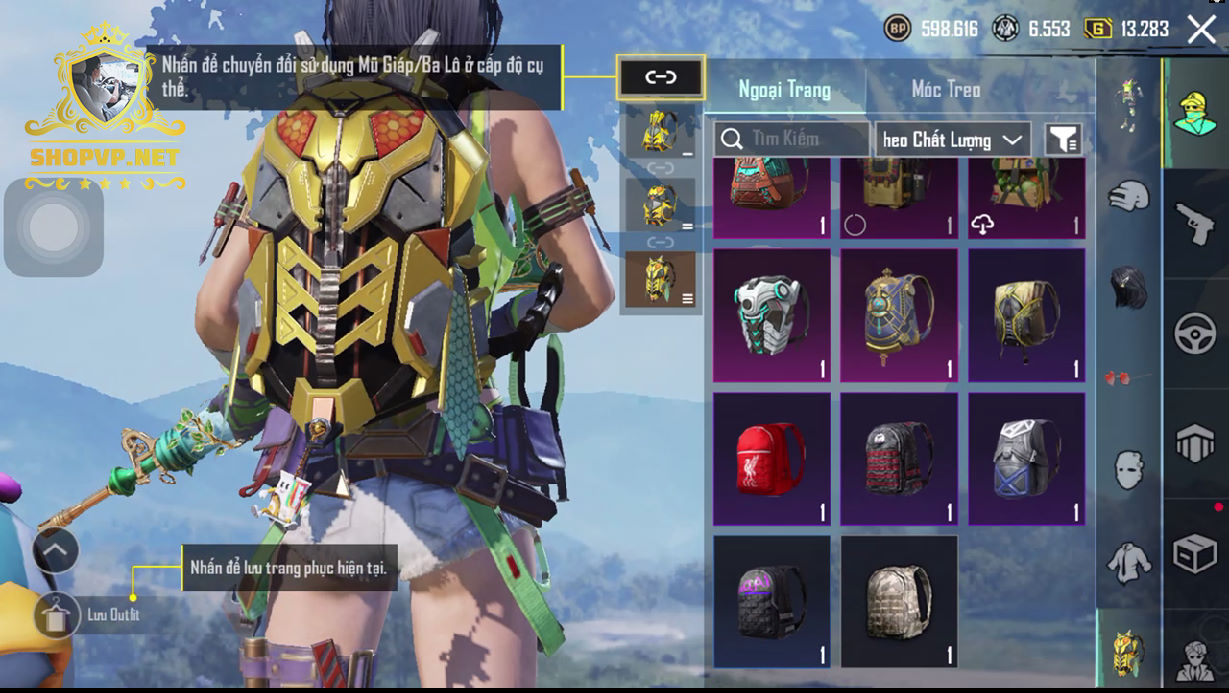The height and width of the screenshot is (693, 1229).
Task: Select the plain camouflage backpack
Action: point(898,601)
